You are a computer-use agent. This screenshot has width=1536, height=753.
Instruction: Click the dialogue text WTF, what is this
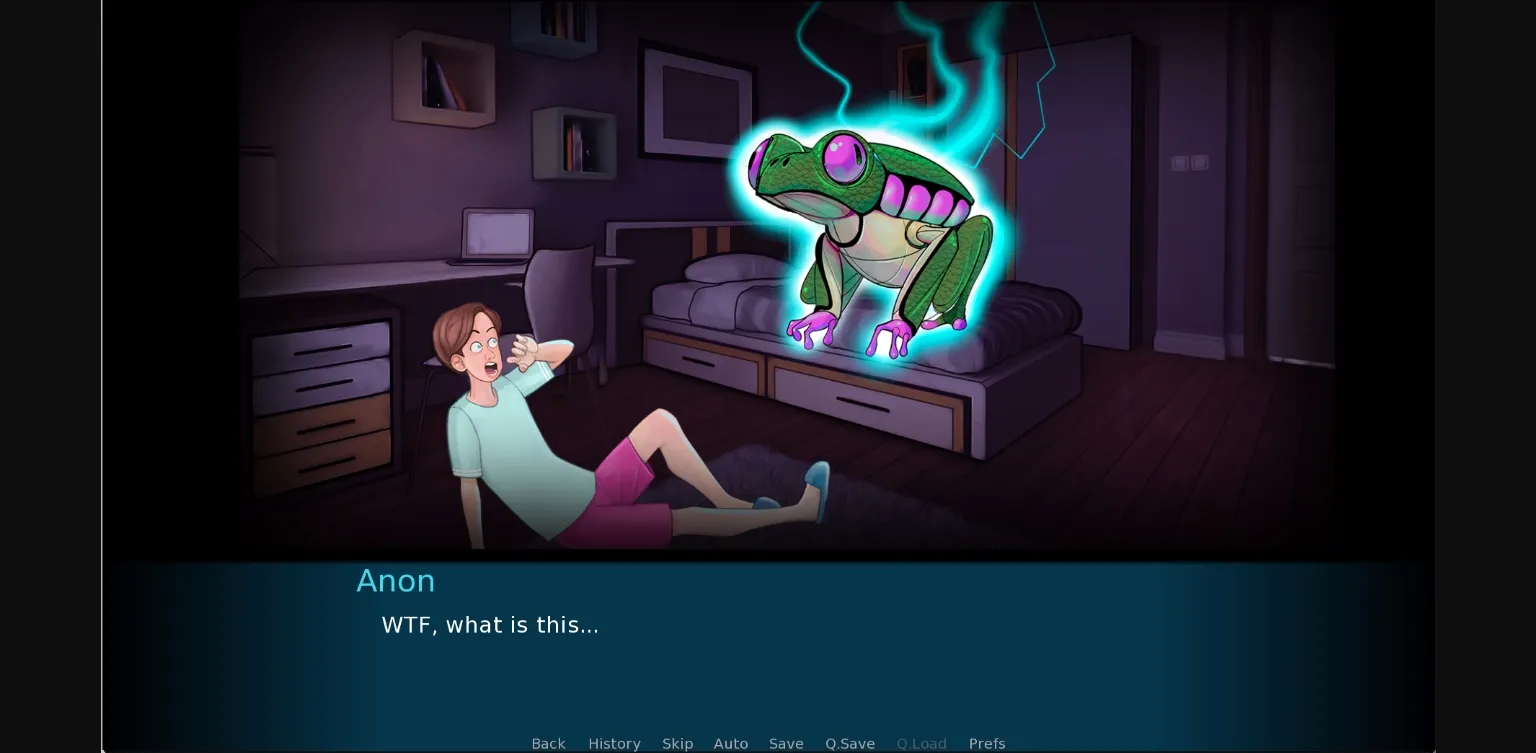489,625
